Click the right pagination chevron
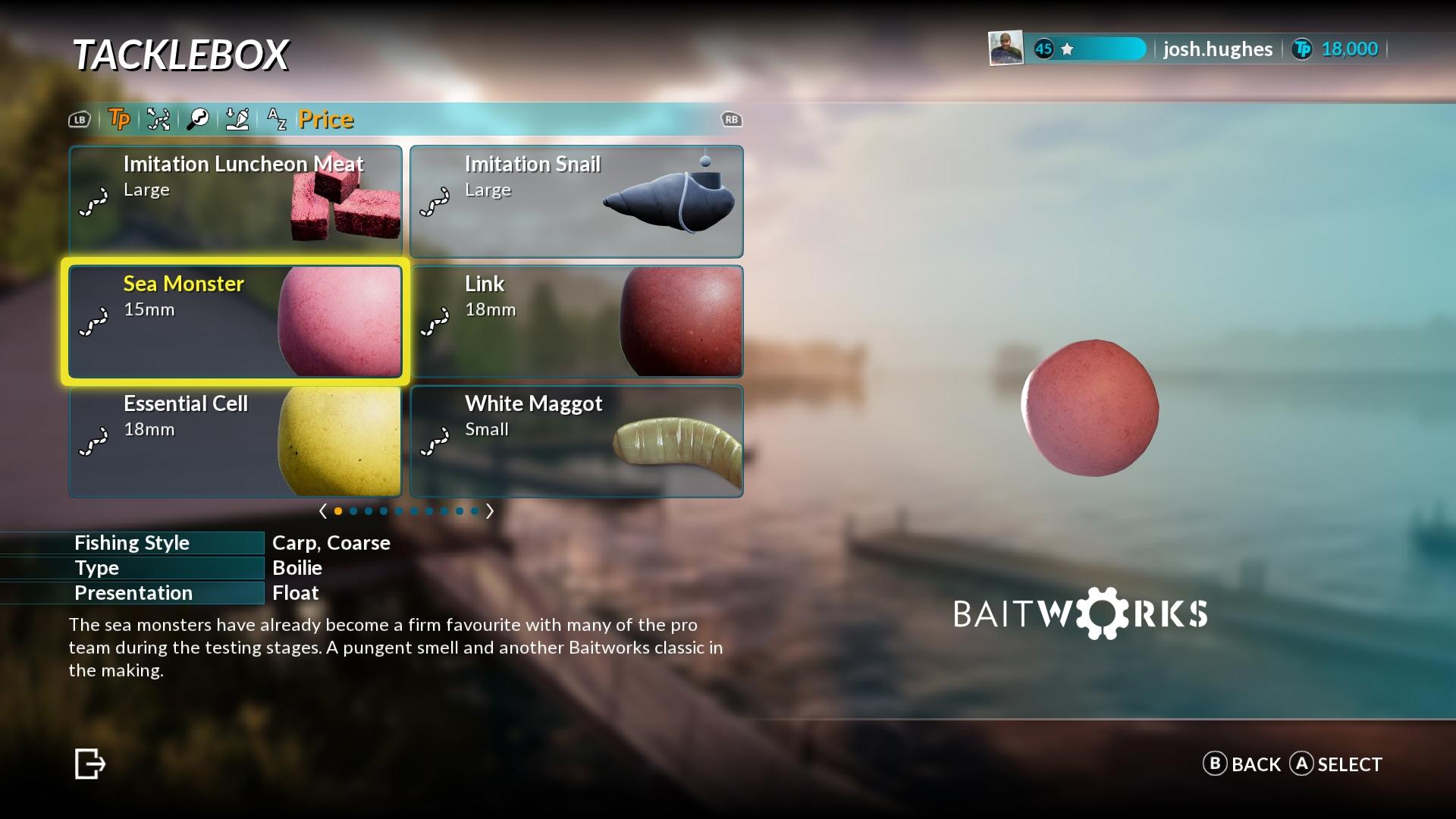1456x819 pixels. pos(490,511)
